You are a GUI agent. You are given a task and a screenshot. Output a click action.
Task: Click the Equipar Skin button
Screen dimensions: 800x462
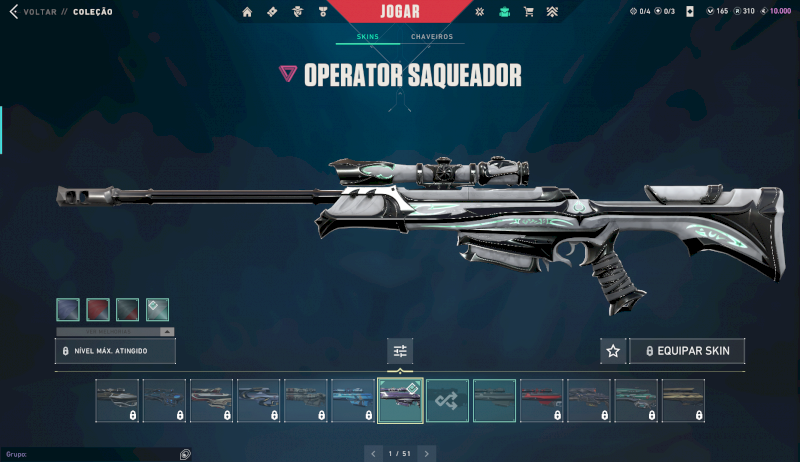[687, 351]
